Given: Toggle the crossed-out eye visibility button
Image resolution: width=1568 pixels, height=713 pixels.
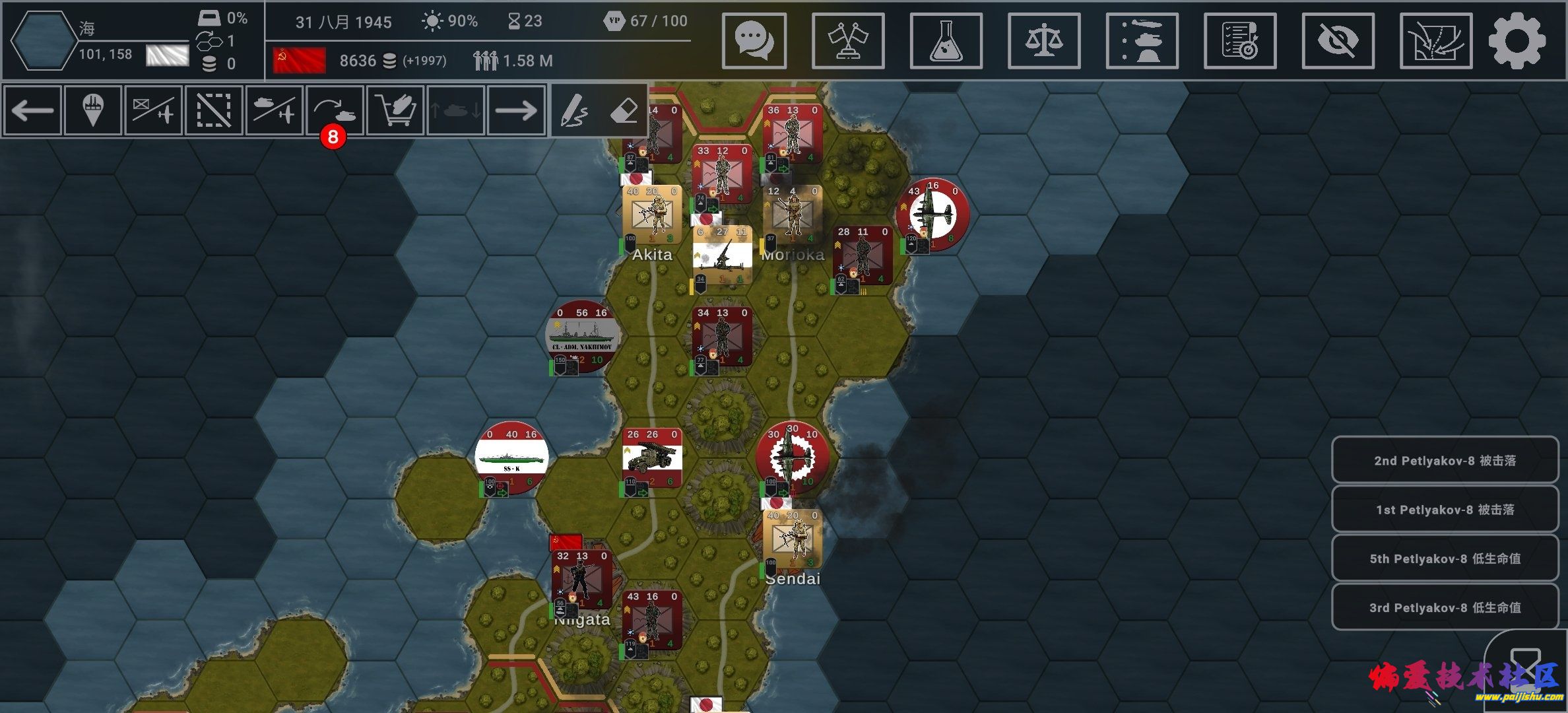Looking at the screenshot, I should click(x=1338, y=41).
